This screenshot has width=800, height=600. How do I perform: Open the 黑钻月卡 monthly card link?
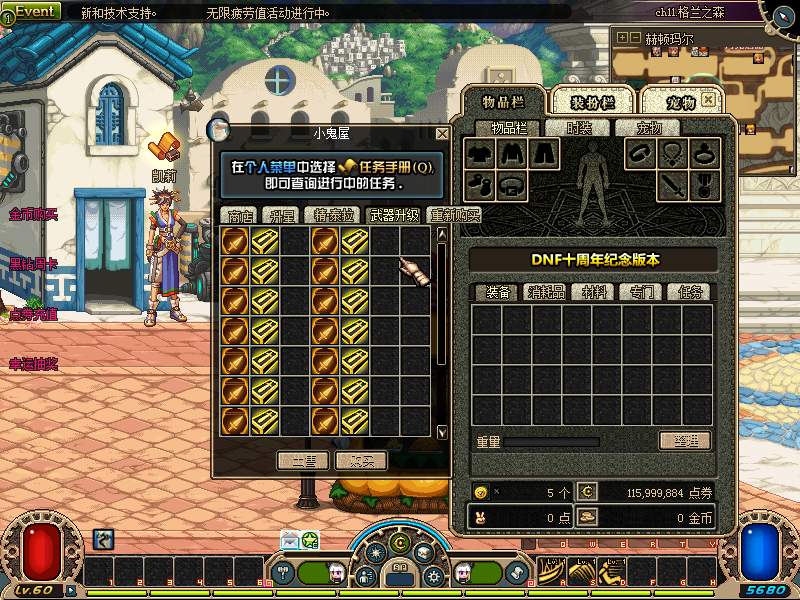pos(34,265)
